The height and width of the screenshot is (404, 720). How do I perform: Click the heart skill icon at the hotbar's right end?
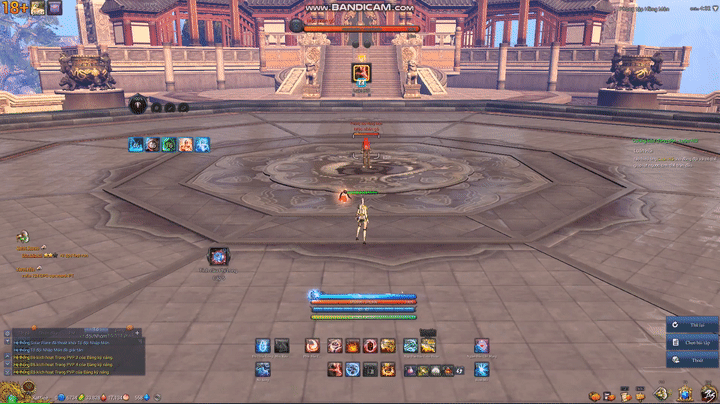481,346
